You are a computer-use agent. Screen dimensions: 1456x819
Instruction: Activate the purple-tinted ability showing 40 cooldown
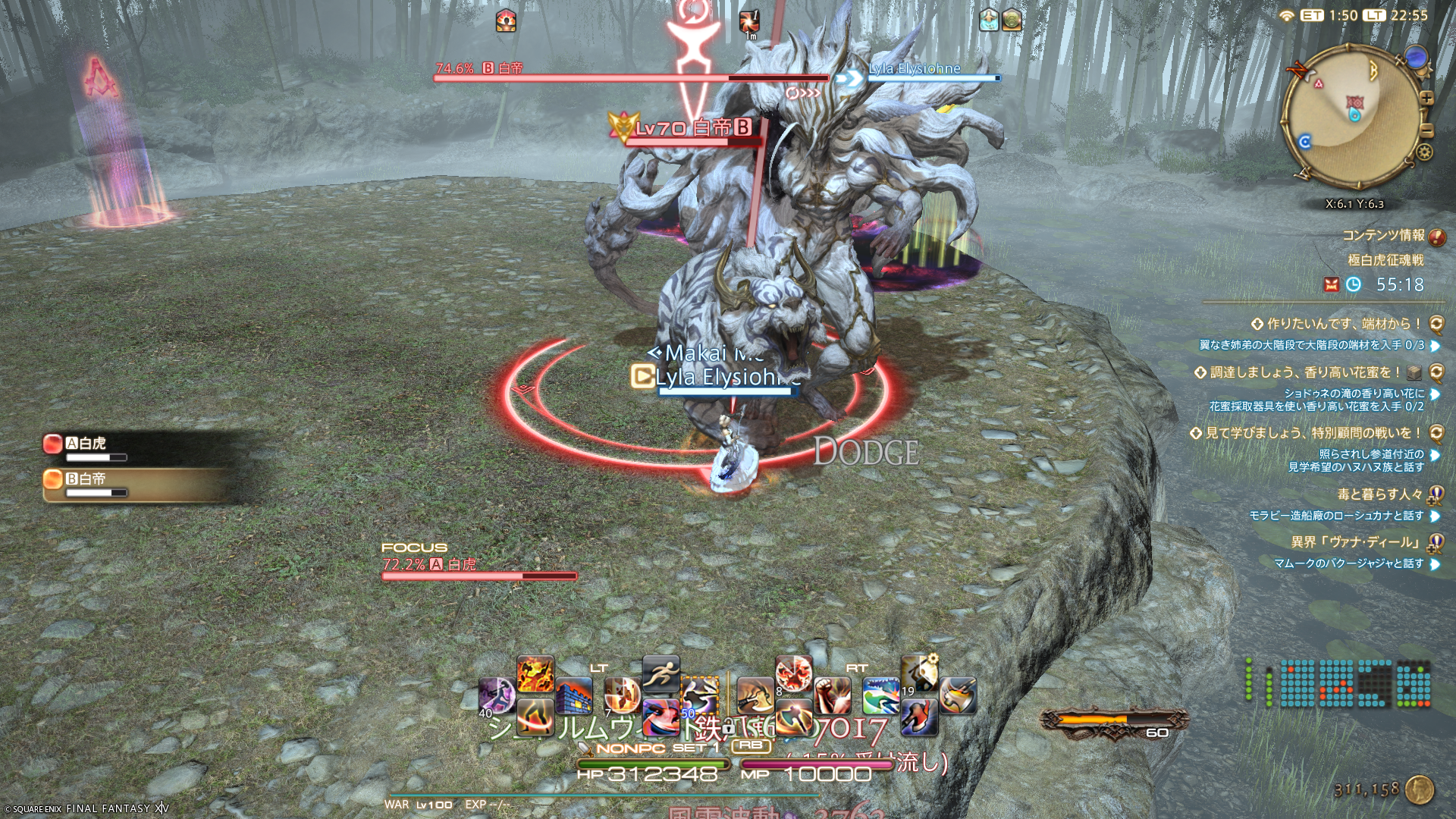(x=497, y=696)
